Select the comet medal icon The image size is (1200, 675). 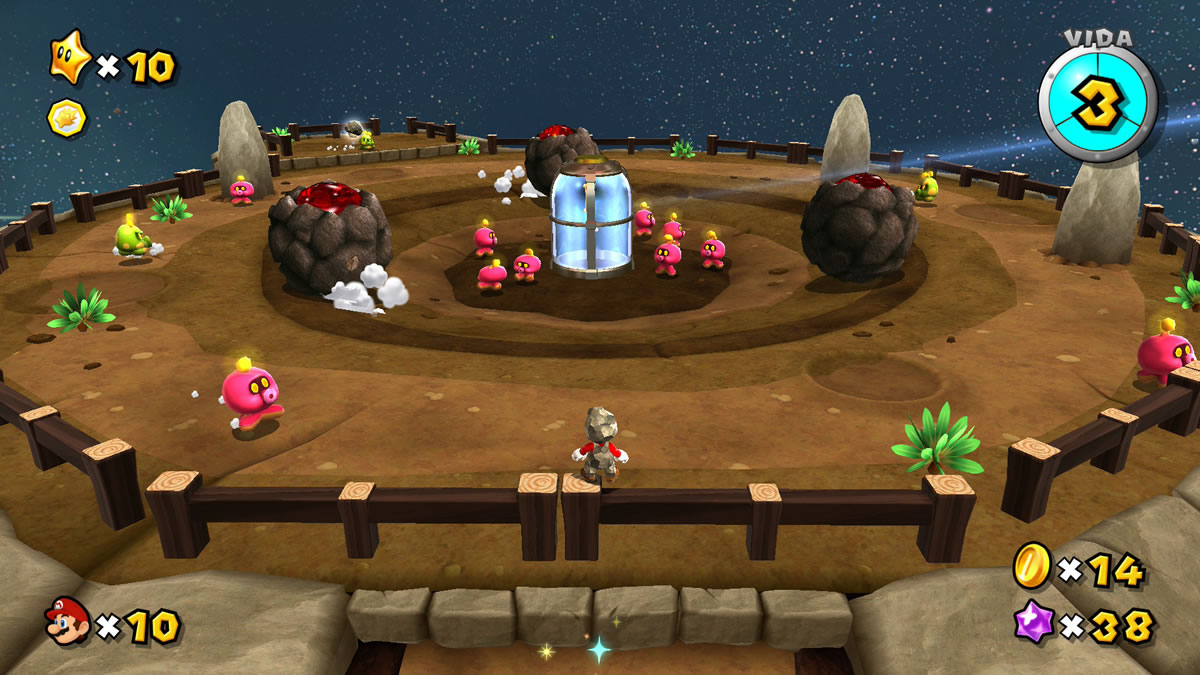67,119
